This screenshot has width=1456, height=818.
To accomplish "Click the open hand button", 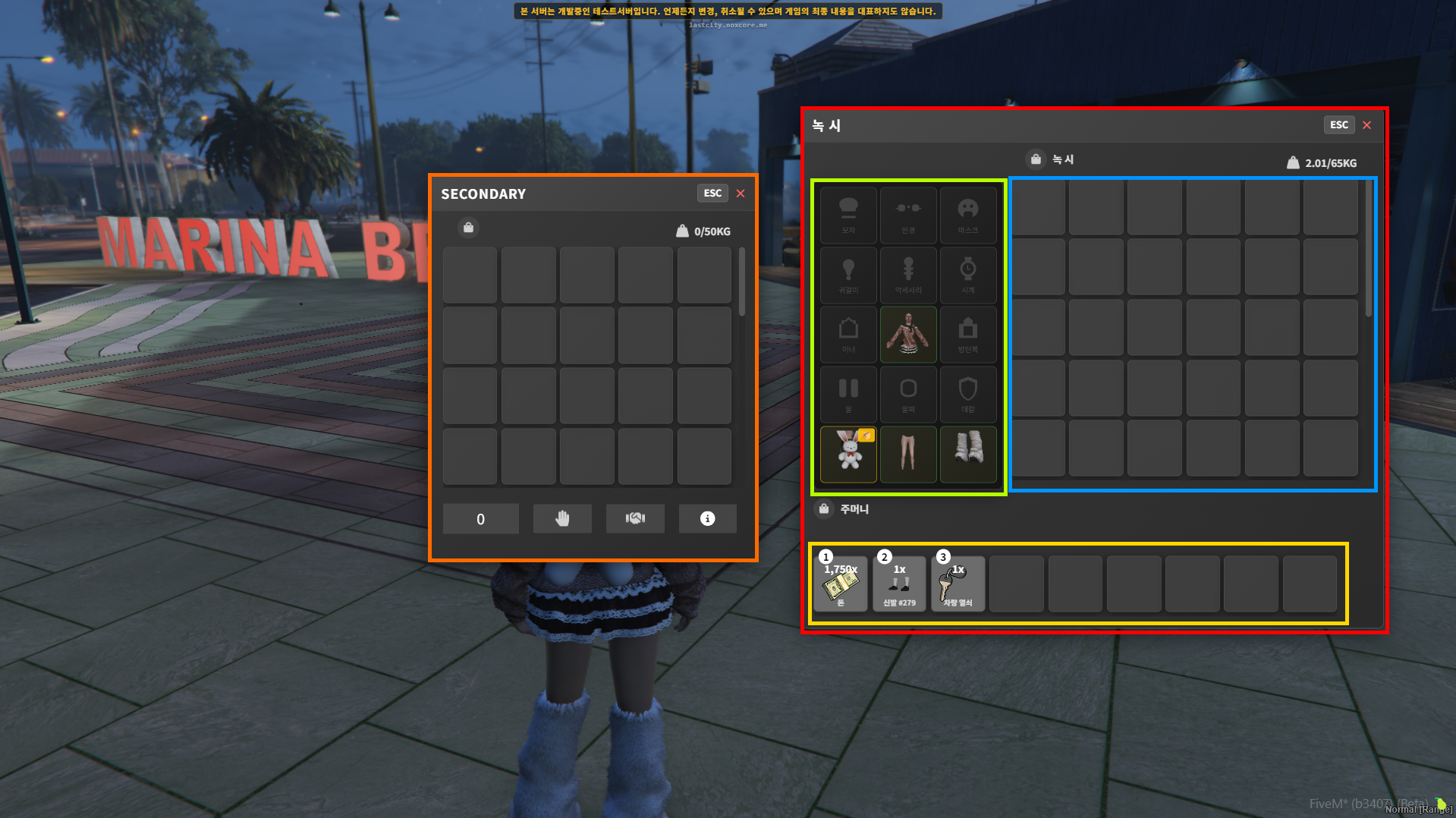I will pyautogui.click(x=562, y=519).
